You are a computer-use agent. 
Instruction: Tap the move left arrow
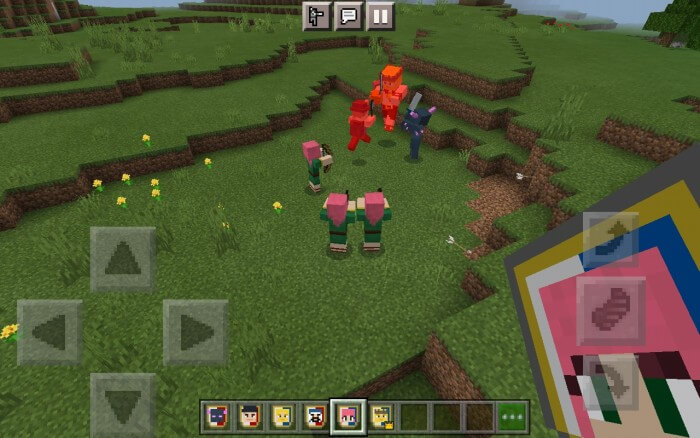50,332
